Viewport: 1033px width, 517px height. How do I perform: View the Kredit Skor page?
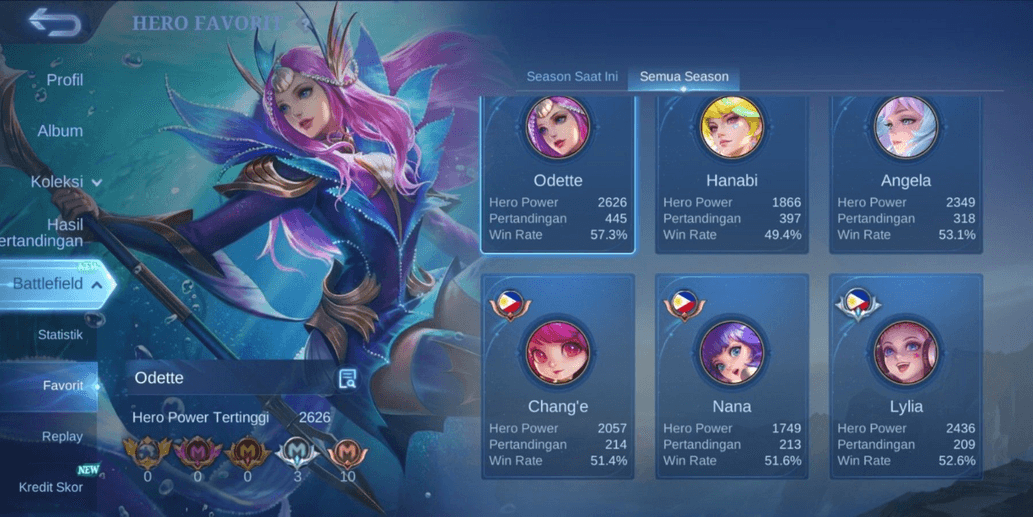[x=50, y=487]
